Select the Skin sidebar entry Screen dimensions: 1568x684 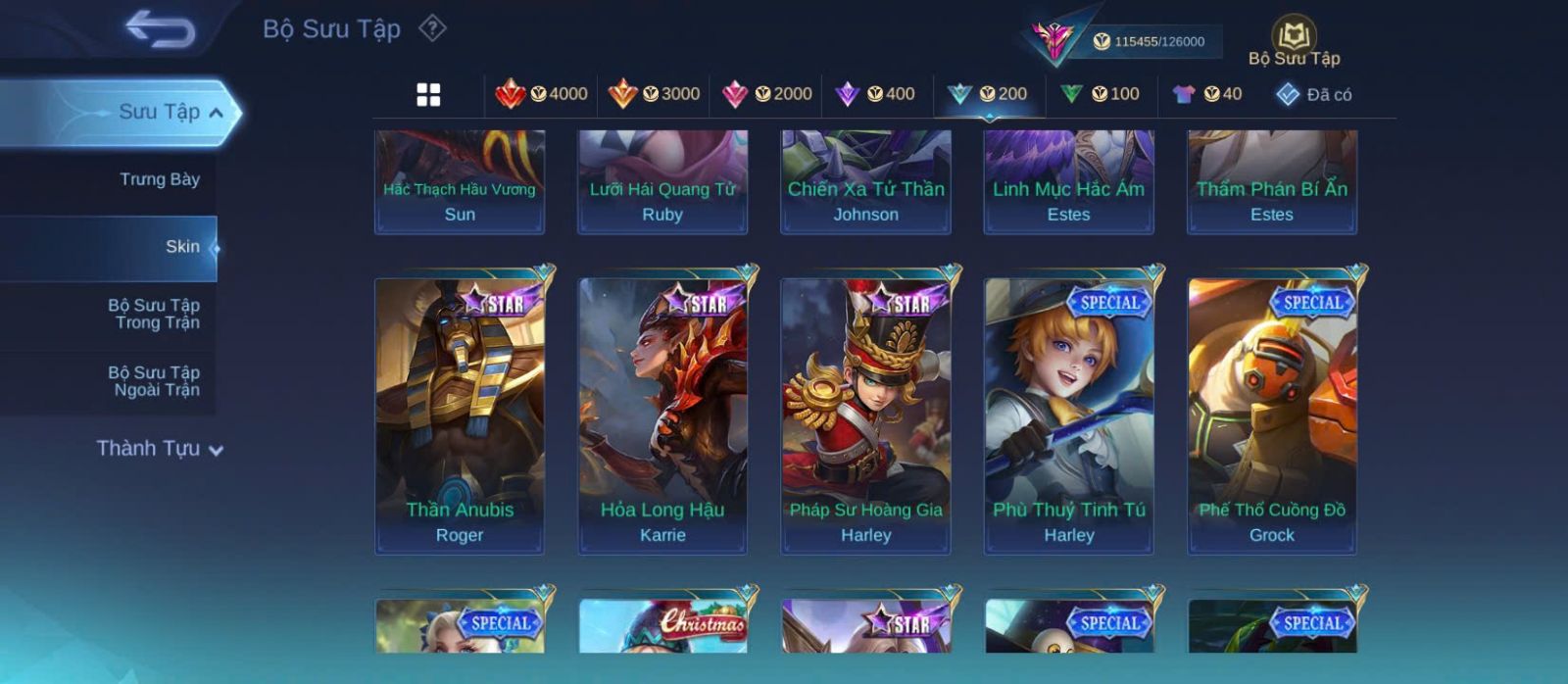coord(182,247)
